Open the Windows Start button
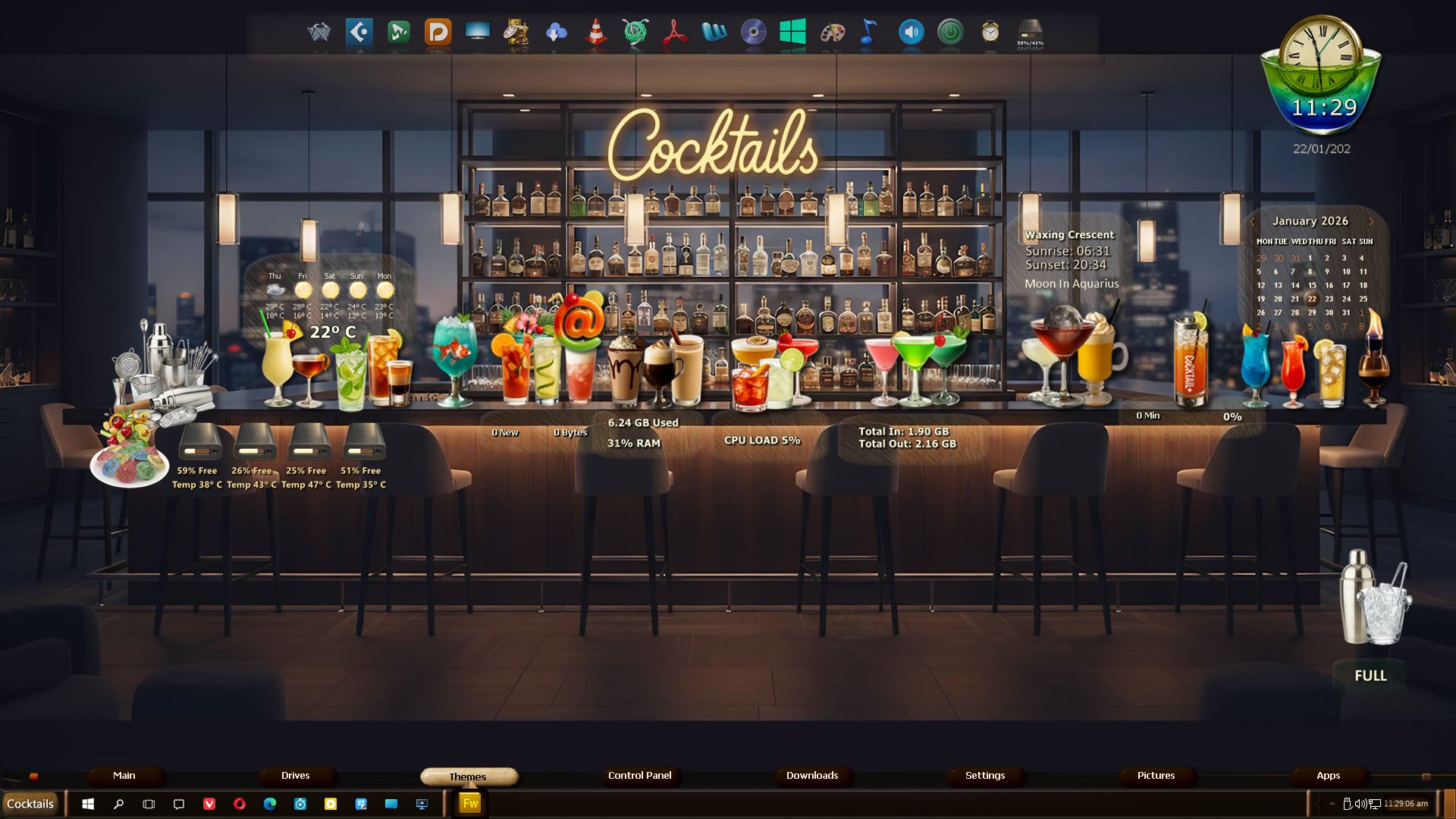Viewport: 1456px width, 819px height. [88, 804]
